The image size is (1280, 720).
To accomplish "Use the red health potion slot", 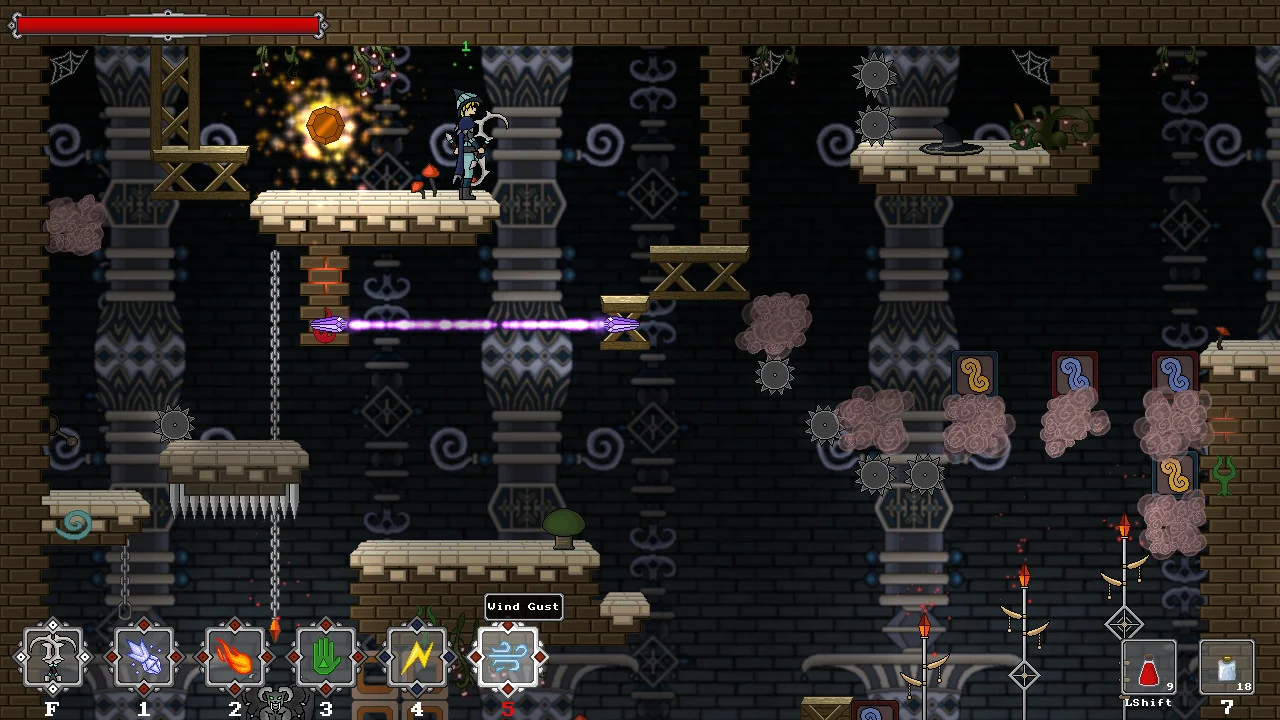I will tap(1149, 667).
